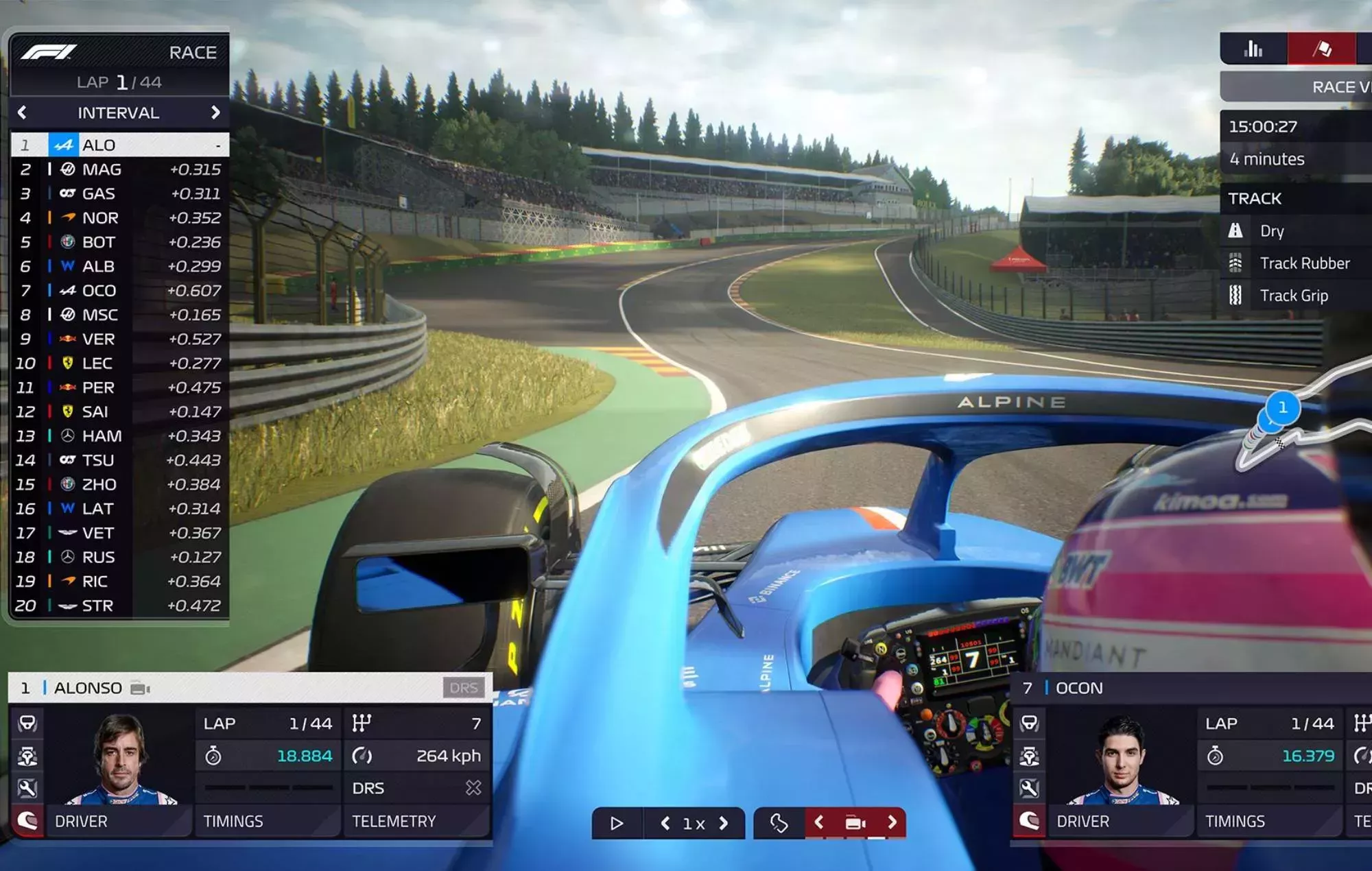
Task: Select the broadcast camera icon in the red bar
Action: [855, 822]
